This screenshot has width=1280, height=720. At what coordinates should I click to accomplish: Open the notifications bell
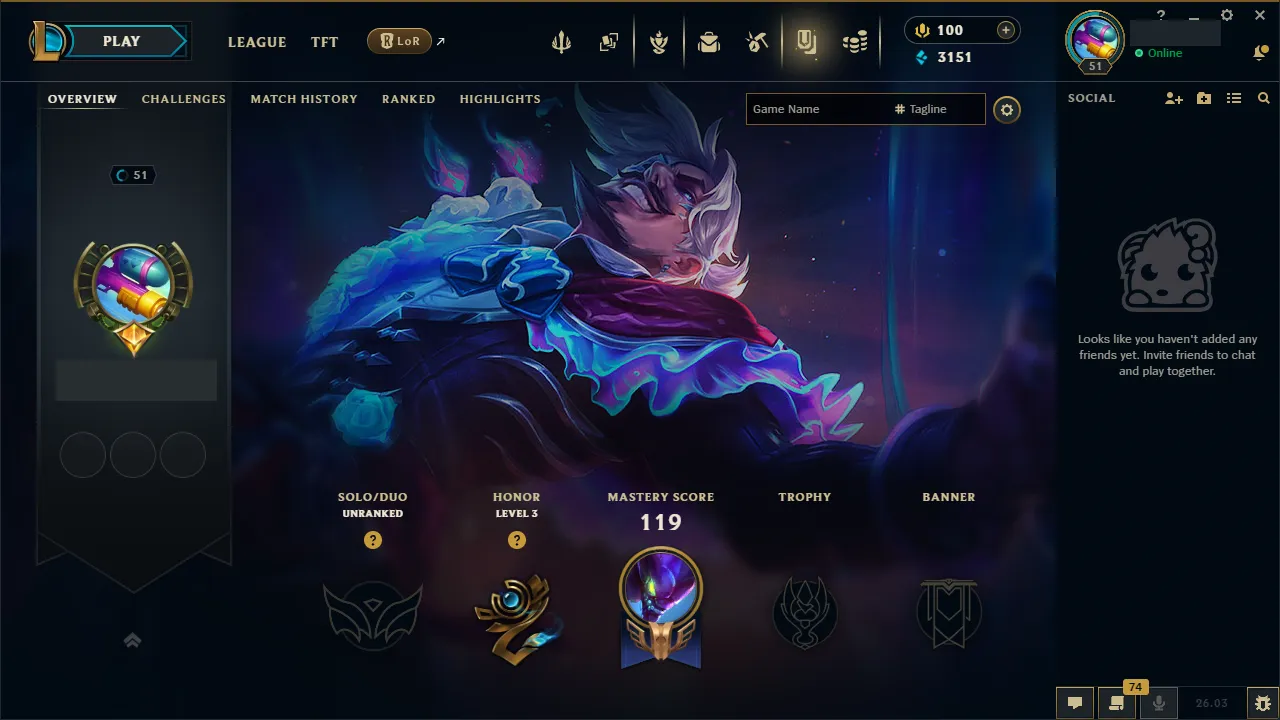1261,51
